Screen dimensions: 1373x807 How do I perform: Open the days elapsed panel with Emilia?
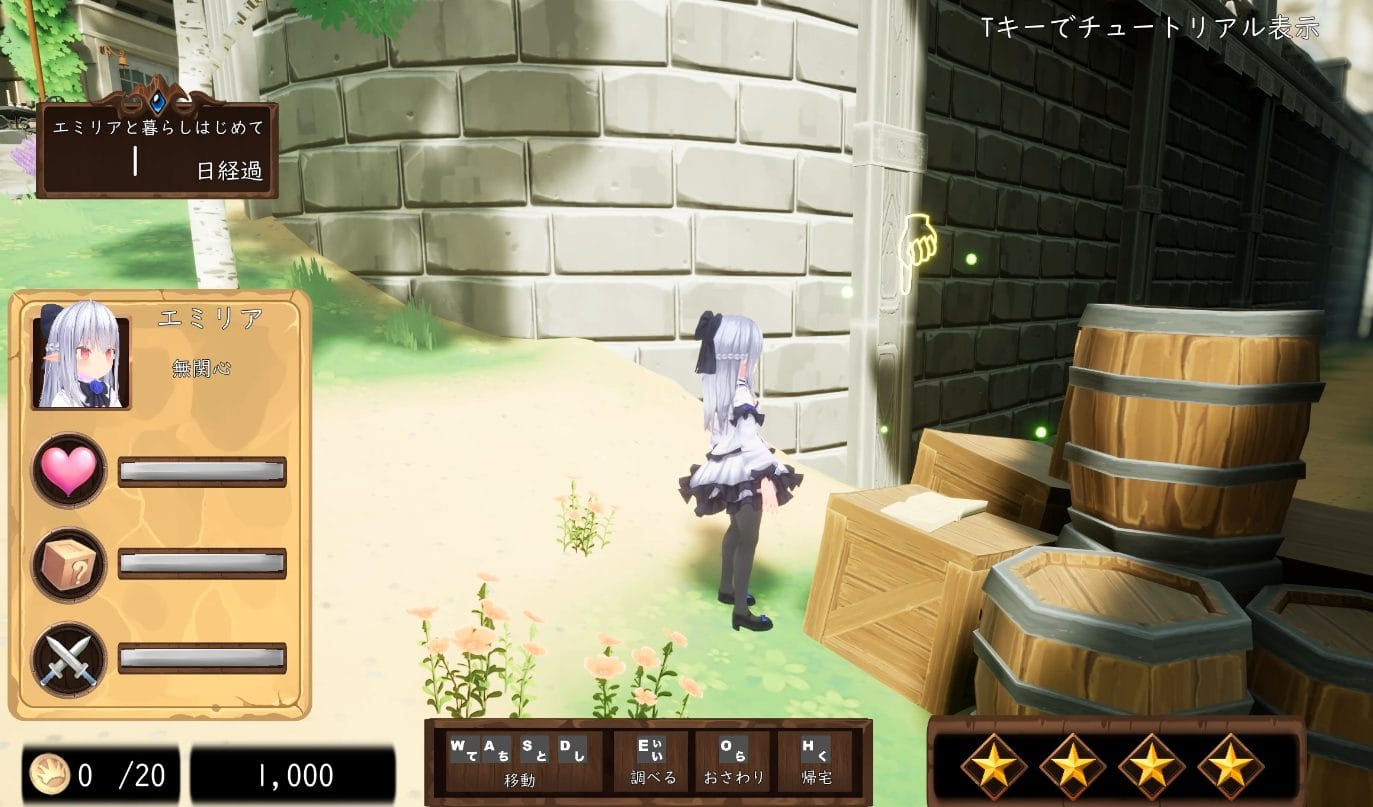[x=157, y=148]
